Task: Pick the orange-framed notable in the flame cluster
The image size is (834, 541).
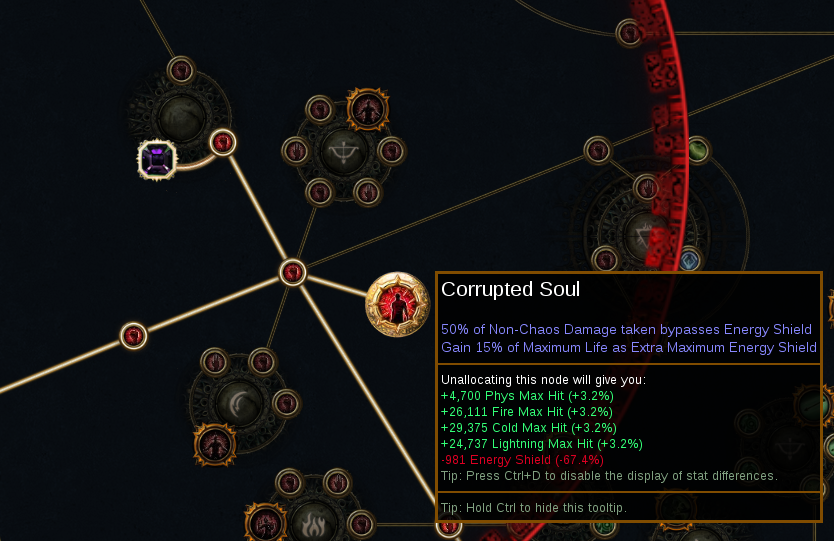Action: 266,523
